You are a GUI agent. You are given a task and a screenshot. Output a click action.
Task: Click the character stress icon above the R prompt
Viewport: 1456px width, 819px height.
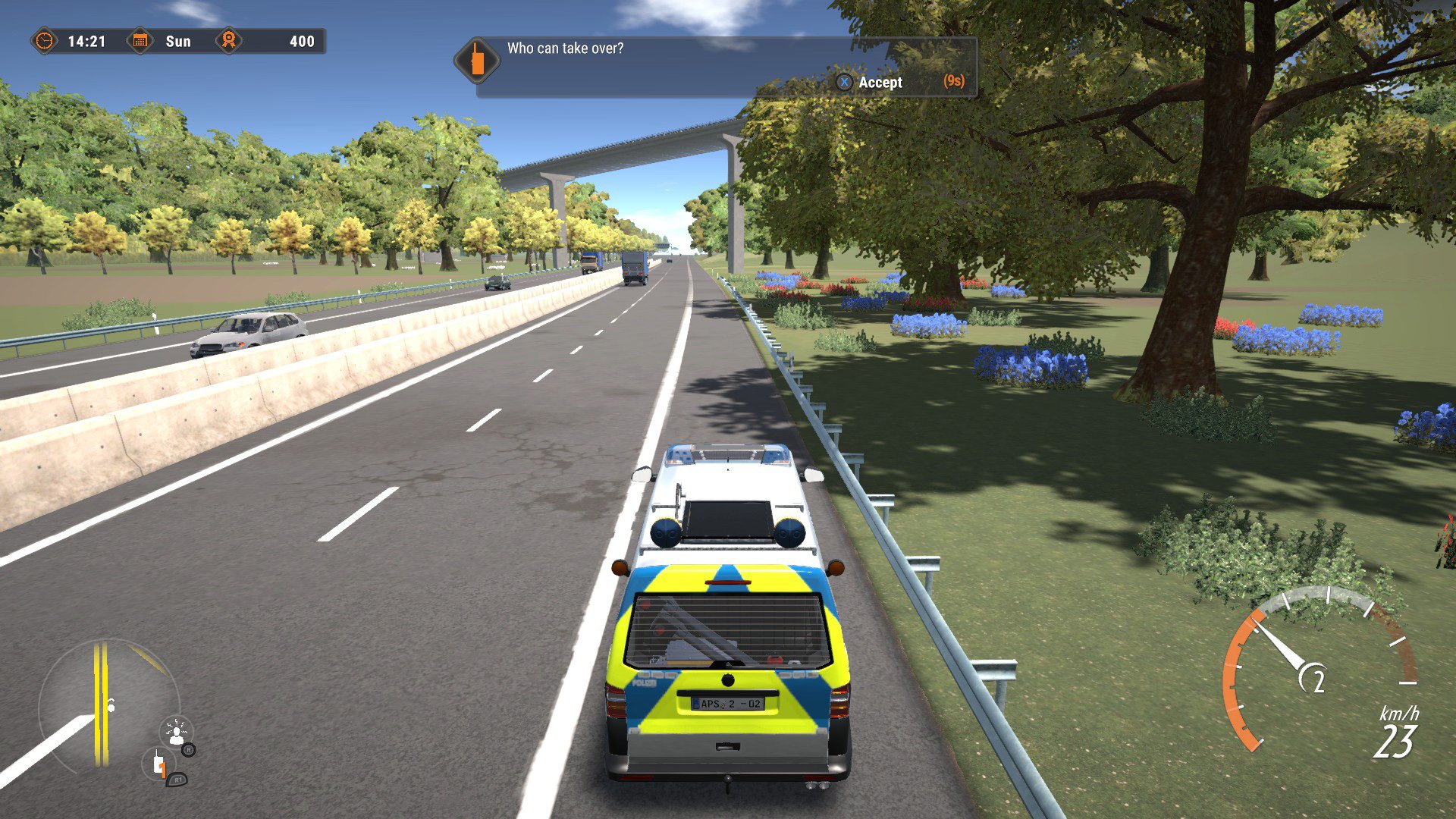[x=176, y=731]
